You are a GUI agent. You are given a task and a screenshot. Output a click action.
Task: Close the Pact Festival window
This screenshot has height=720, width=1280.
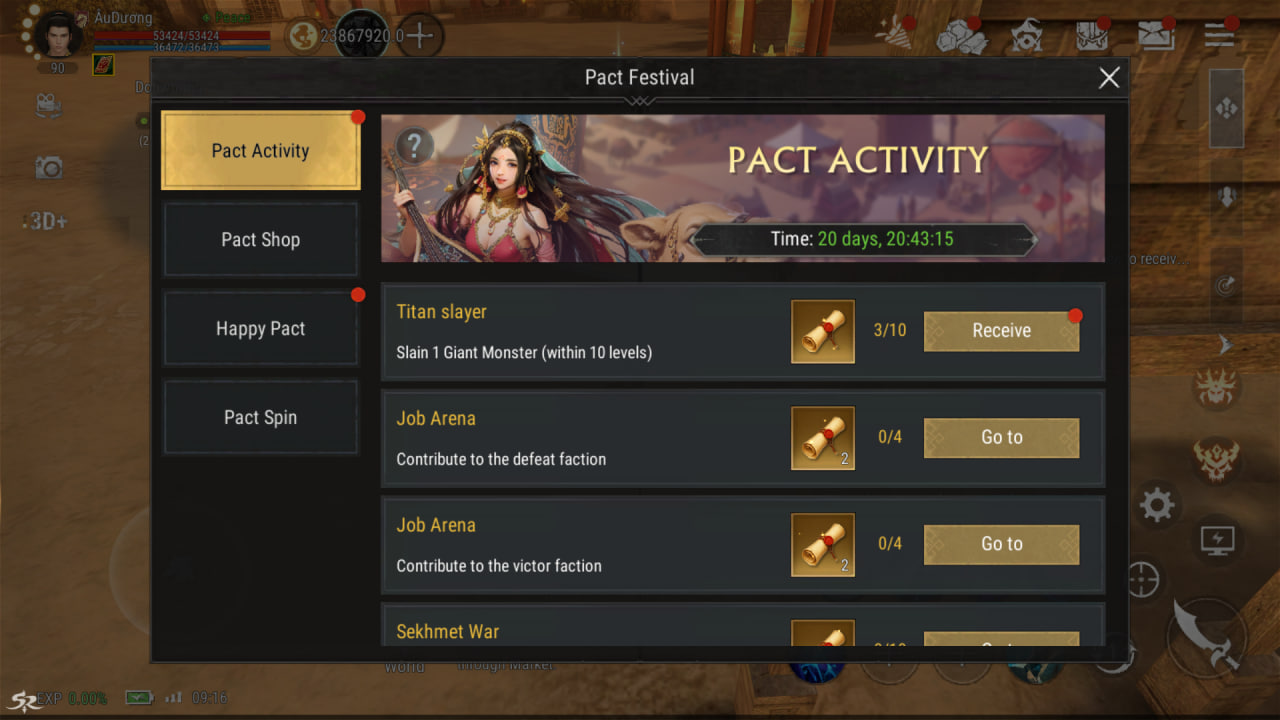click(x=1109, y=78)
